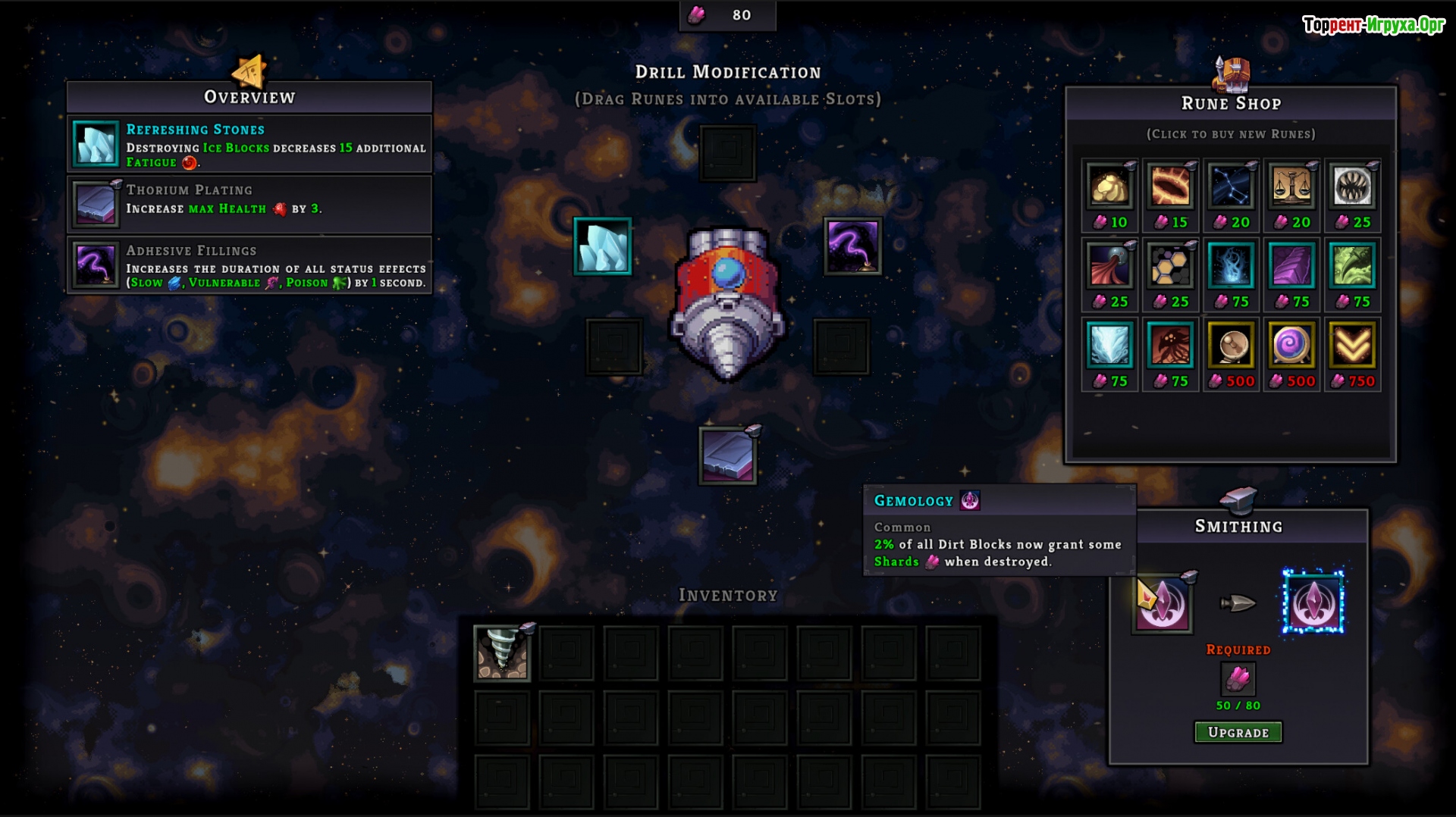Buy the toothed maw rune
This screenshot has height=817, width=1456.
tap(1352, 187)
